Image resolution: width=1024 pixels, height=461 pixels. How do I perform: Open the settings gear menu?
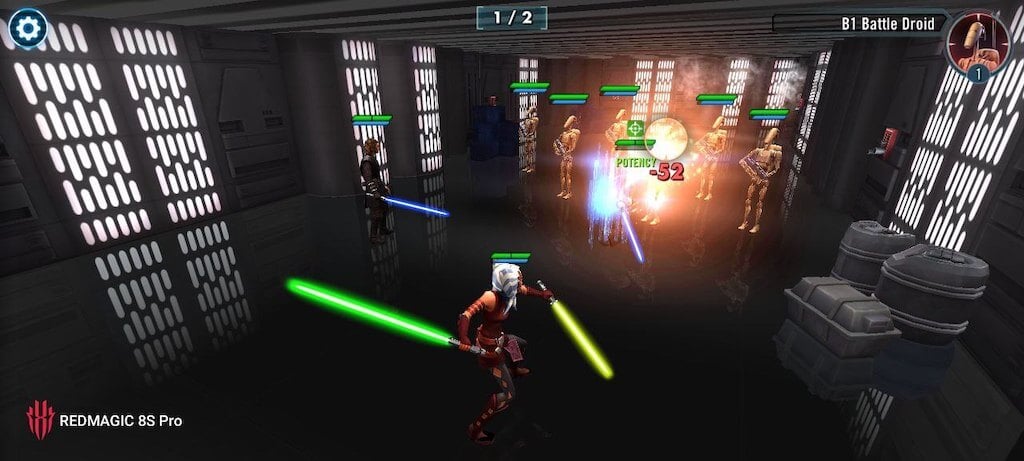27,24
